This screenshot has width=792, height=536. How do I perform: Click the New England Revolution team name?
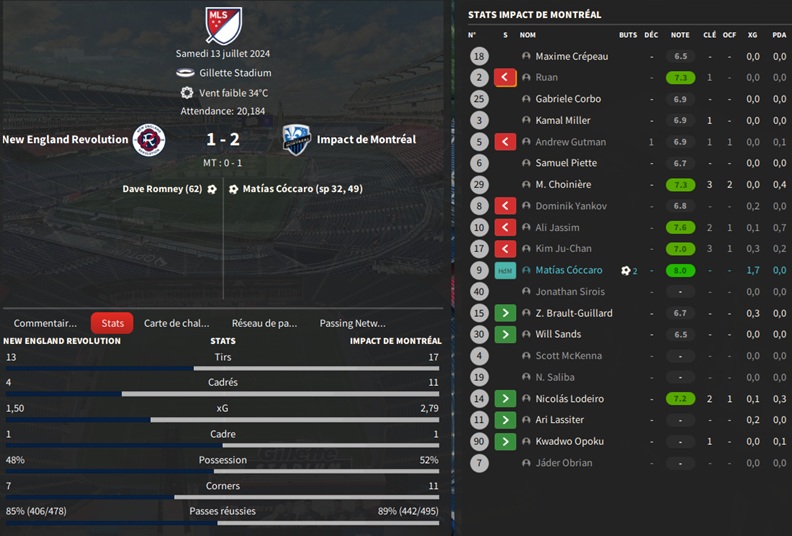point(65,140)
